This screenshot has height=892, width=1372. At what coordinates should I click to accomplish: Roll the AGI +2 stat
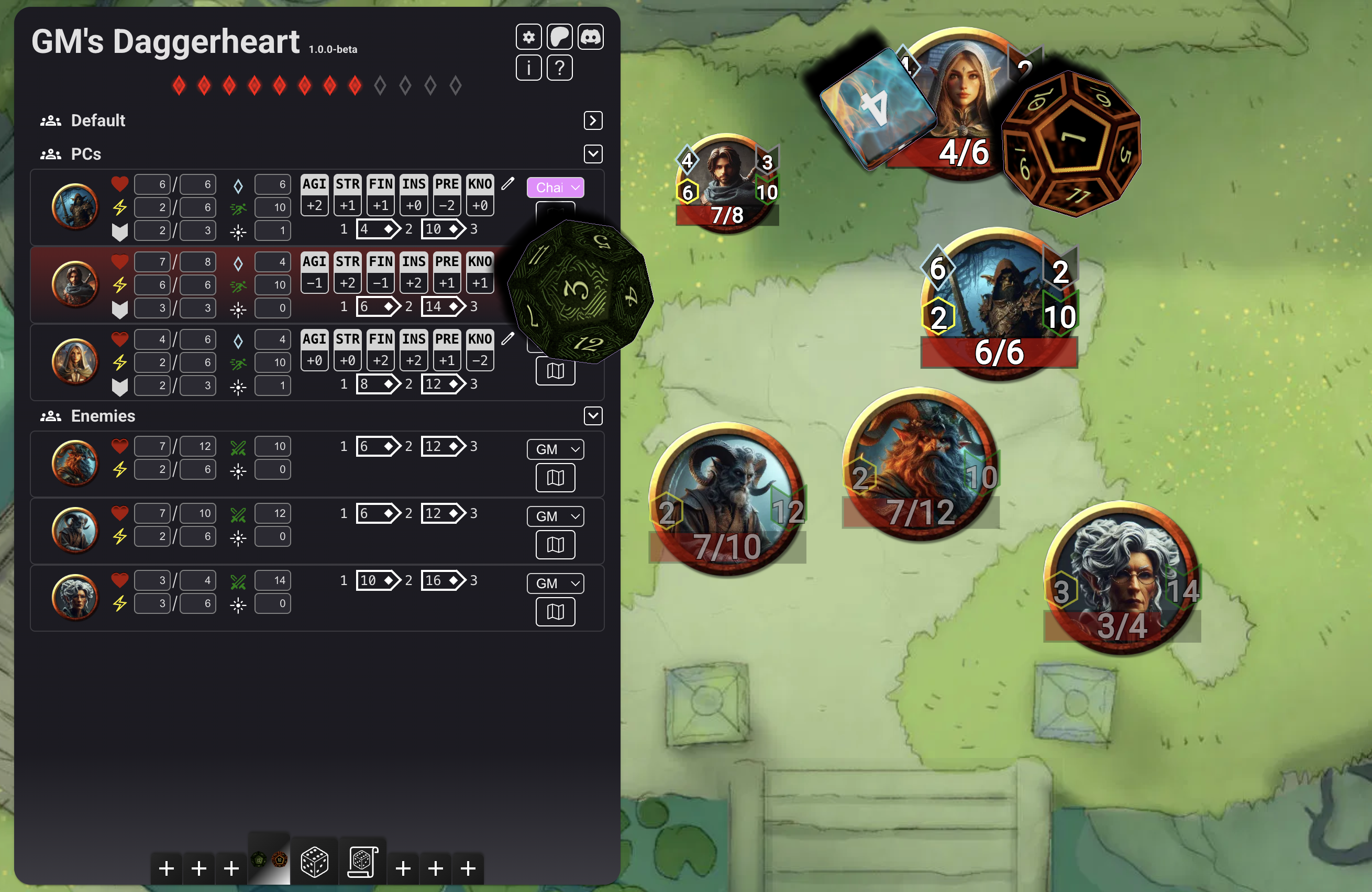315,205
